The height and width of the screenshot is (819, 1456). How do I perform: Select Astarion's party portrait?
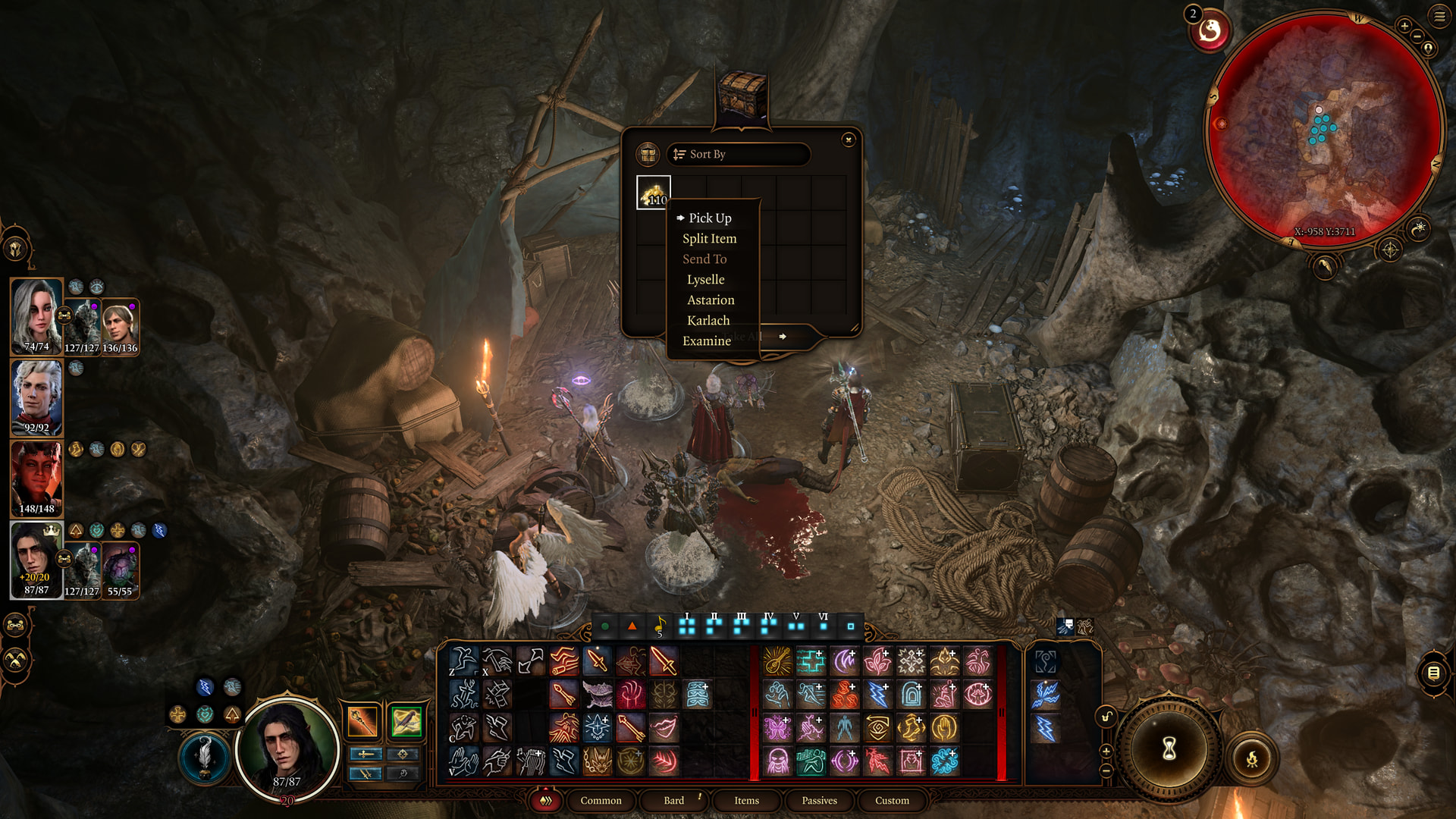coord(36,397)
